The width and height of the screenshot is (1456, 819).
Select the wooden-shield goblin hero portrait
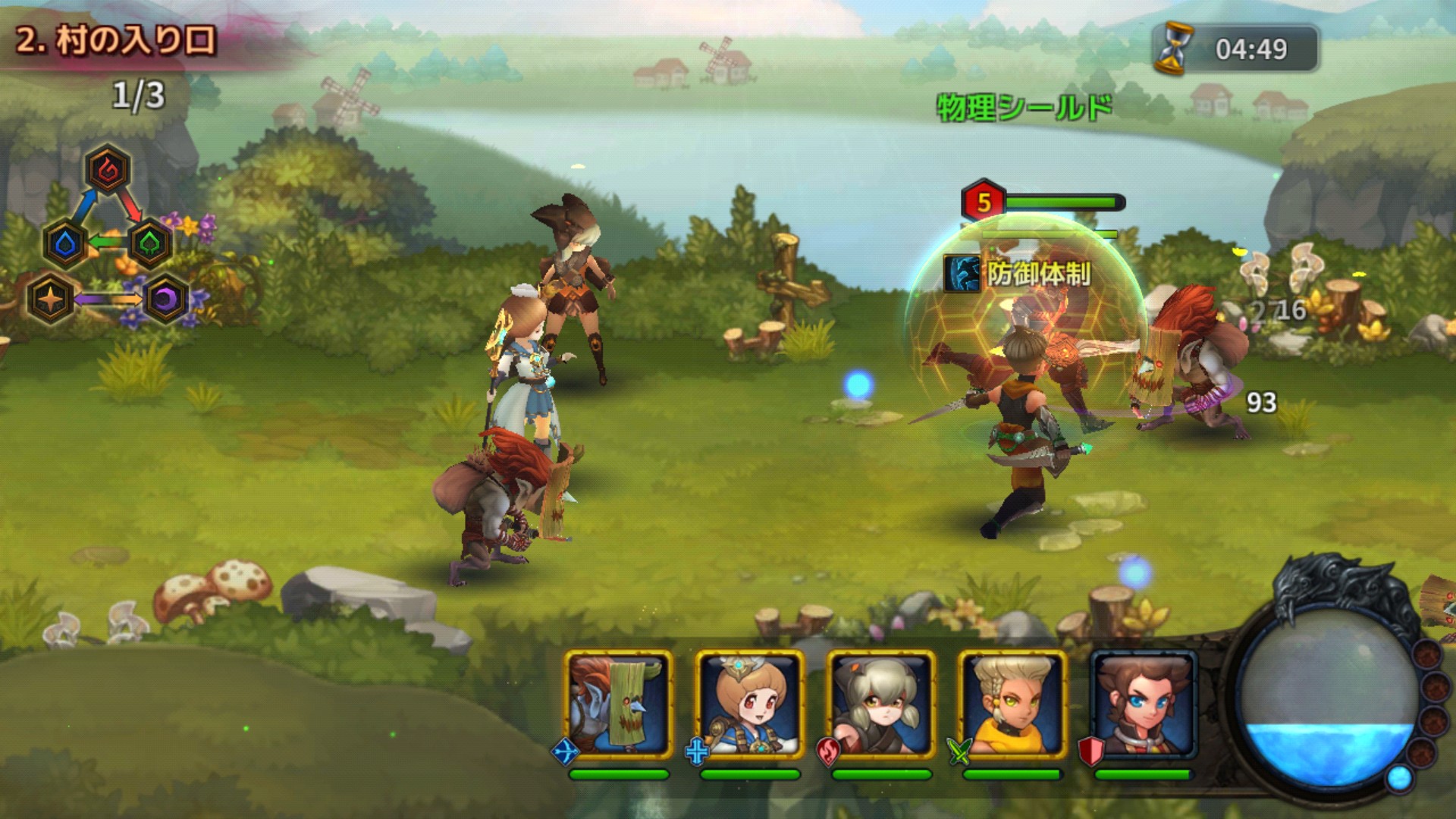click(619, 705)
